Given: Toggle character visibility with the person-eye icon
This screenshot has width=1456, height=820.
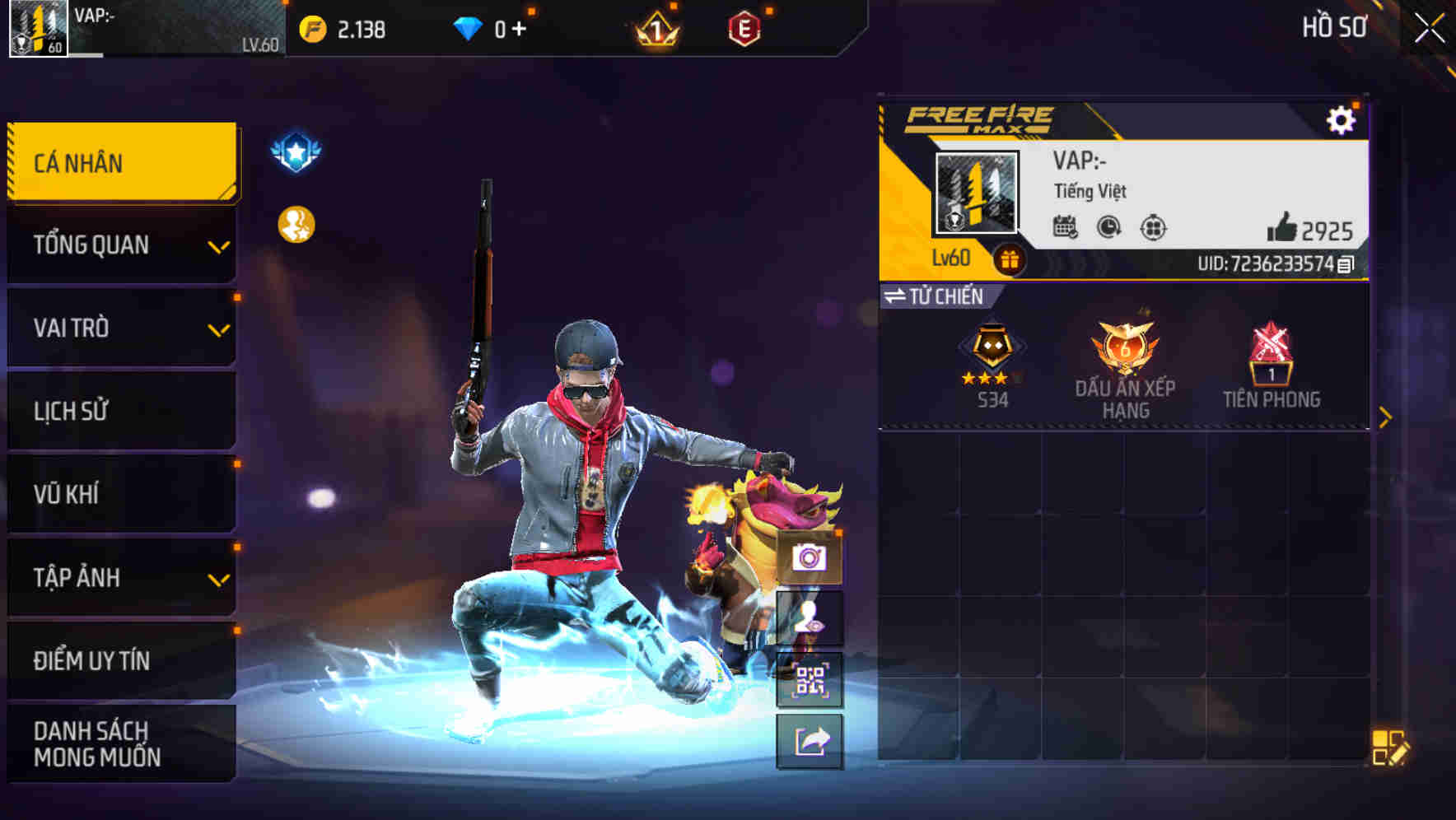Looking at the screenshot, I should [x=811, y=618].
